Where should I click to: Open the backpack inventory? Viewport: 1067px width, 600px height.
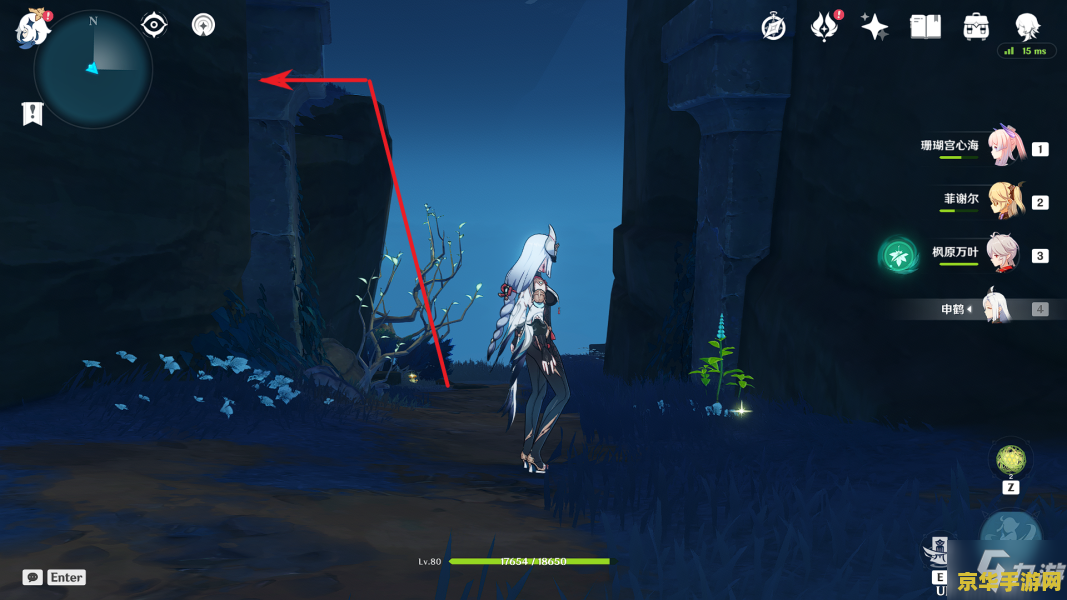tap(976, 27)
